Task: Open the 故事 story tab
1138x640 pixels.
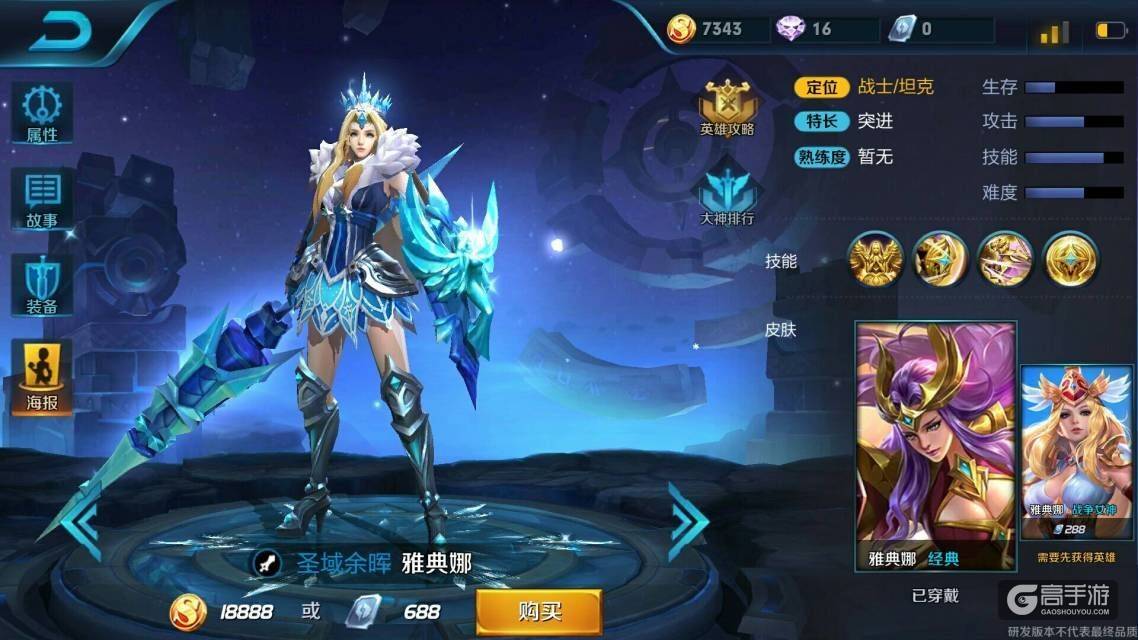Action: point(42,199)
